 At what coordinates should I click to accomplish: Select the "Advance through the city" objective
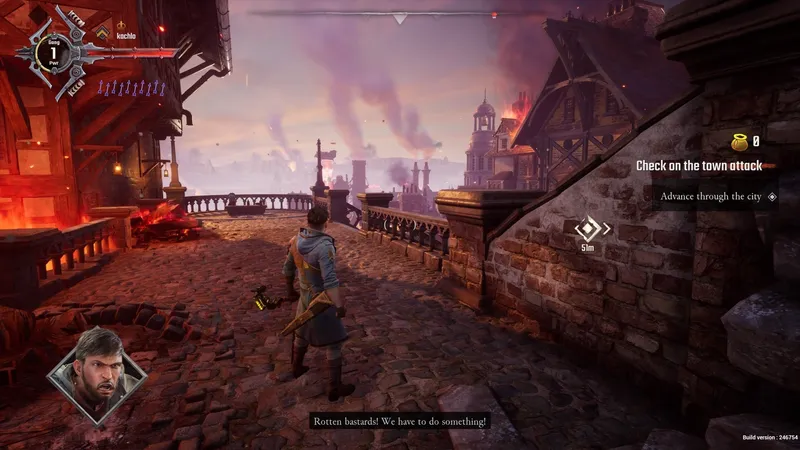711,196
